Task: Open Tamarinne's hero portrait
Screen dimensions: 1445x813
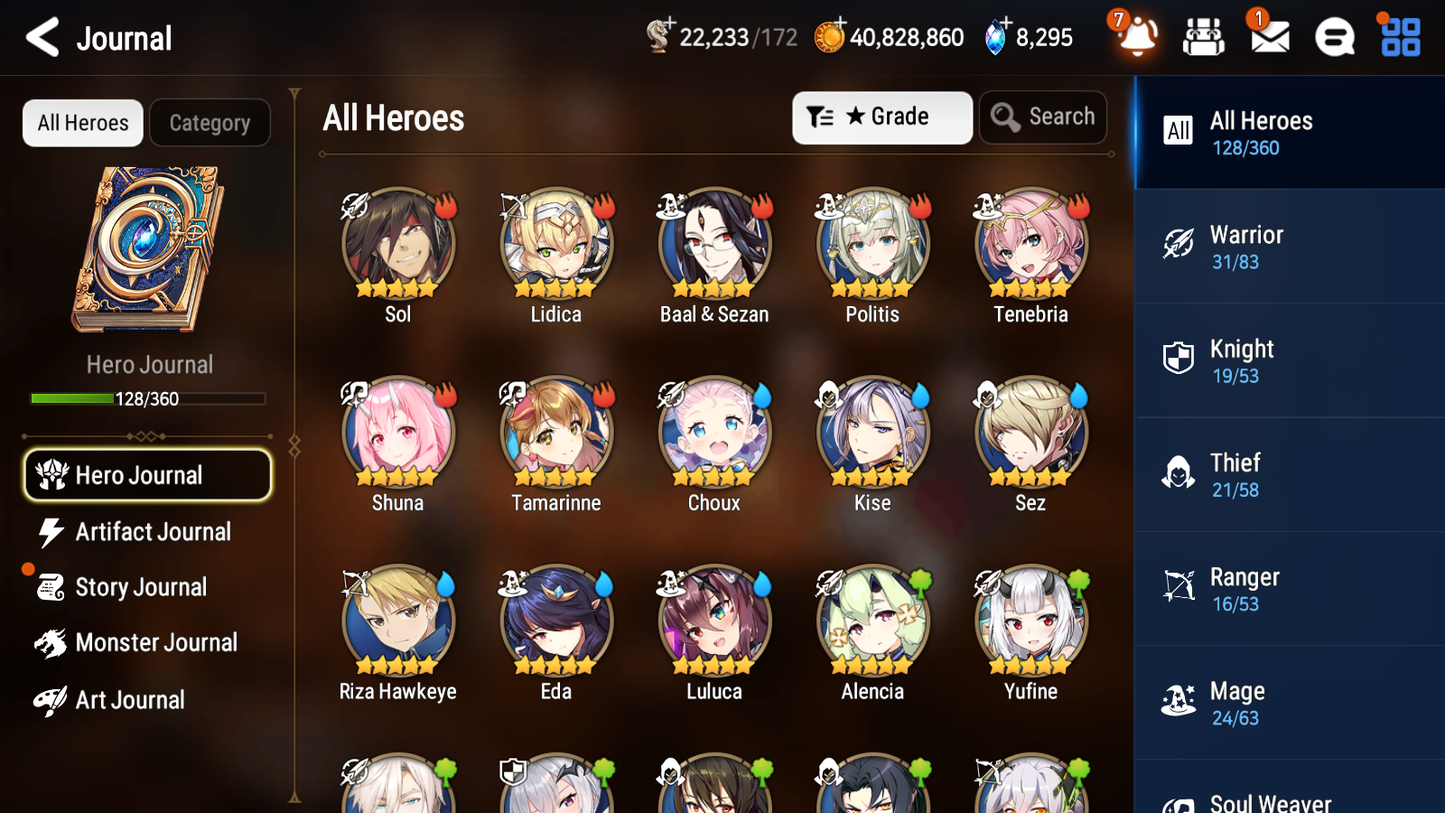Action: (x=556, y=432)
